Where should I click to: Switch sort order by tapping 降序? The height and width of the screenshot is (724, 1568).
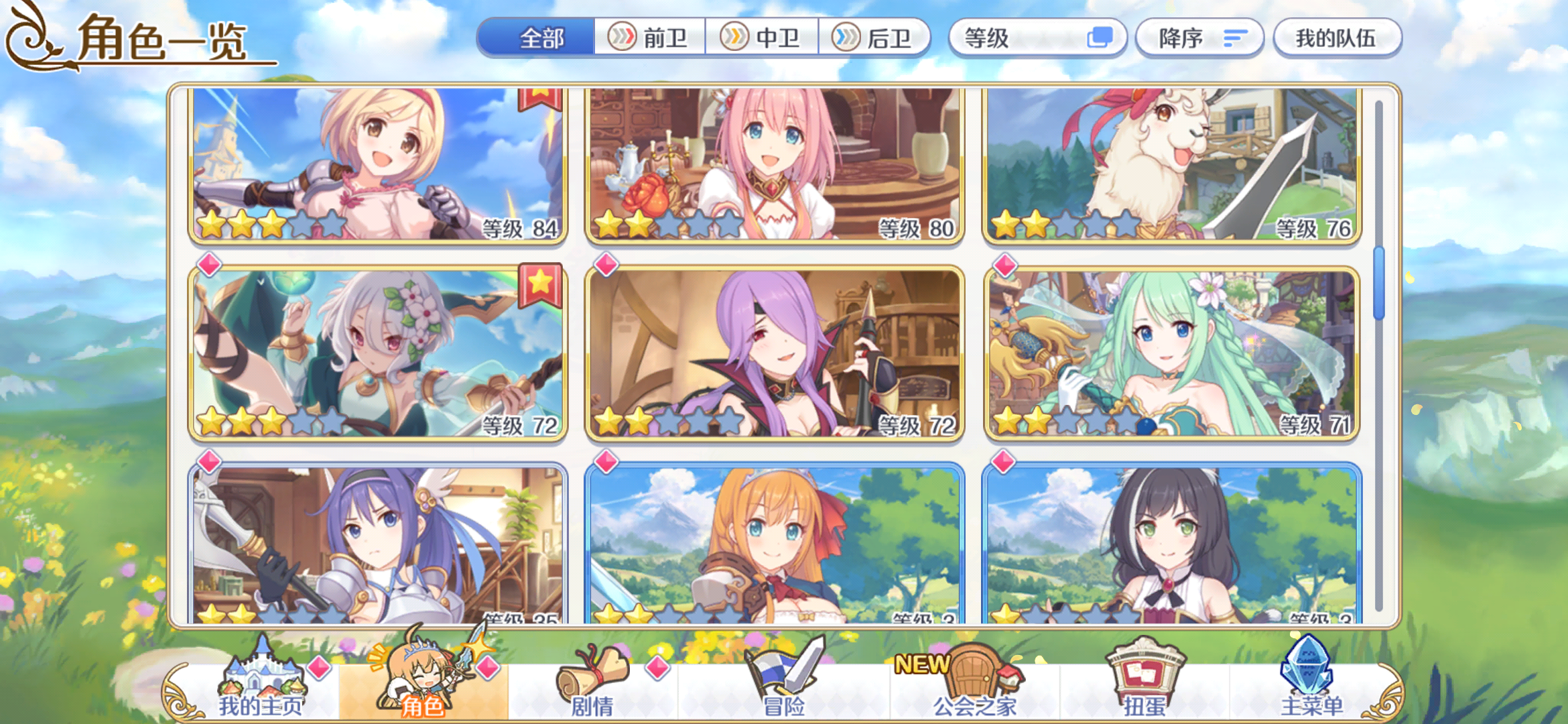click(1199, 38)
